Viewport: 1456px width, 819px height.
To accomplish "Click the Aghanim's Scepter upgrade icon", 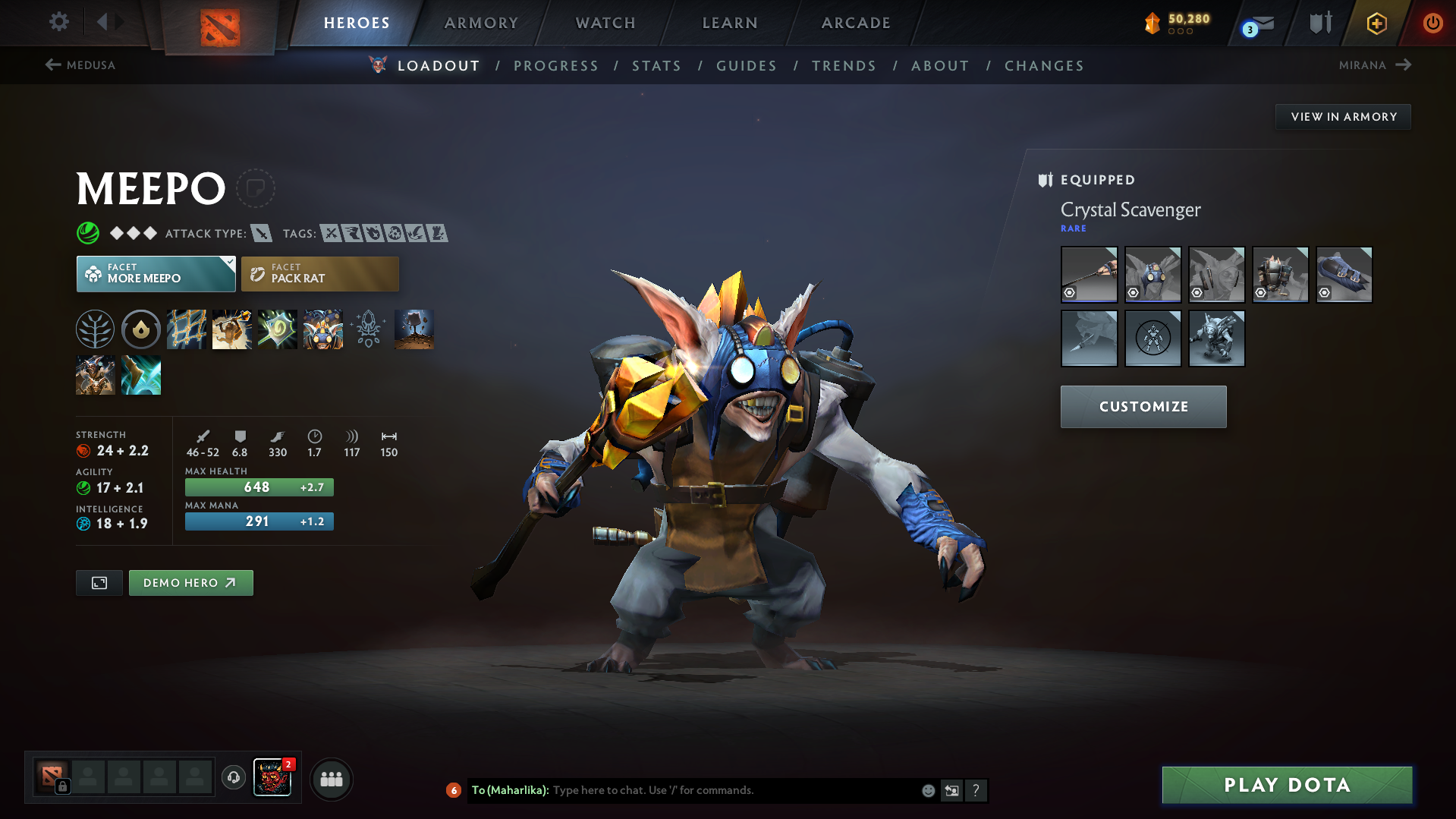I will point(369,329).
